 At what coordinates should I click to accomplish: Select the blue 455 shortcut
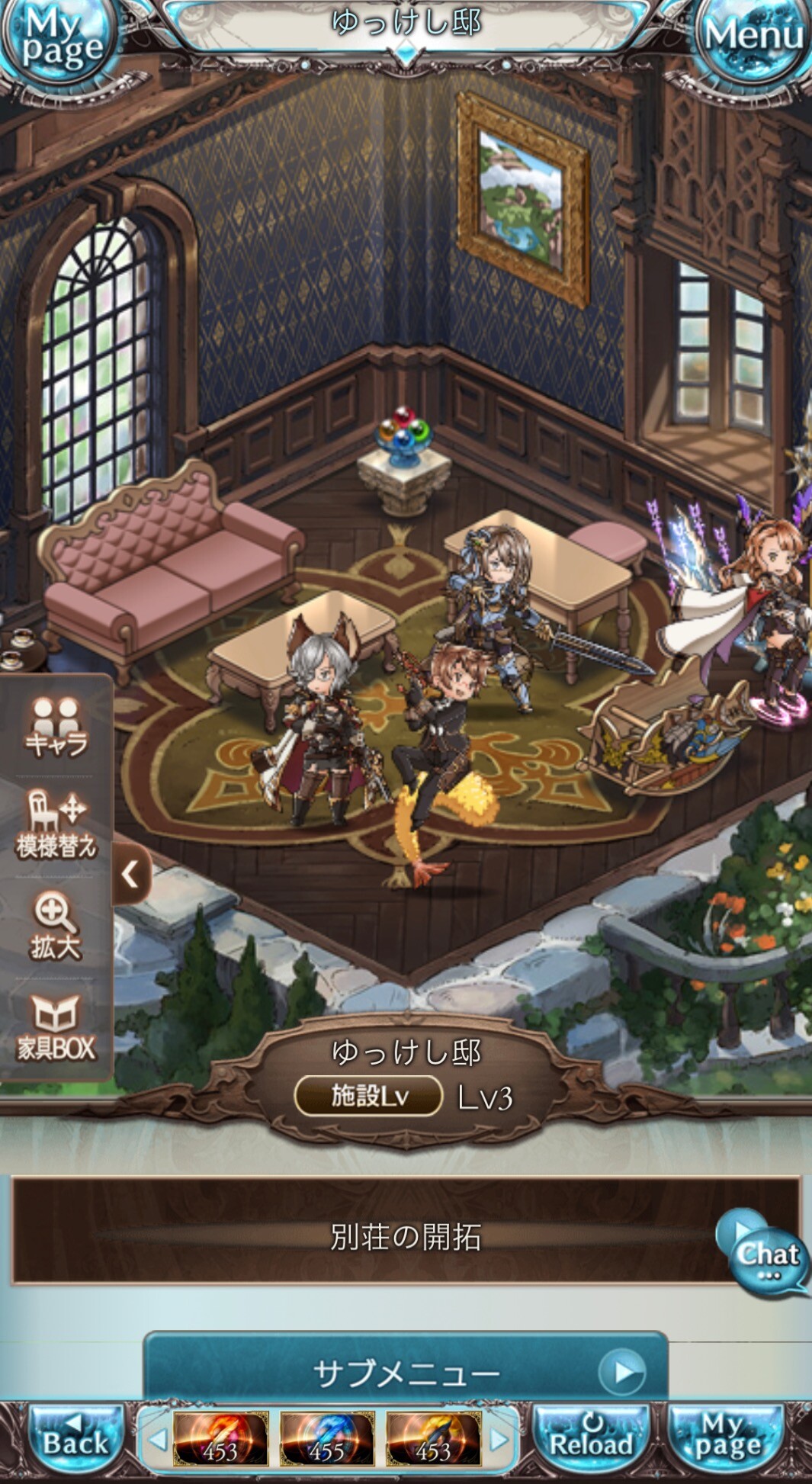tap(326, 1439)
